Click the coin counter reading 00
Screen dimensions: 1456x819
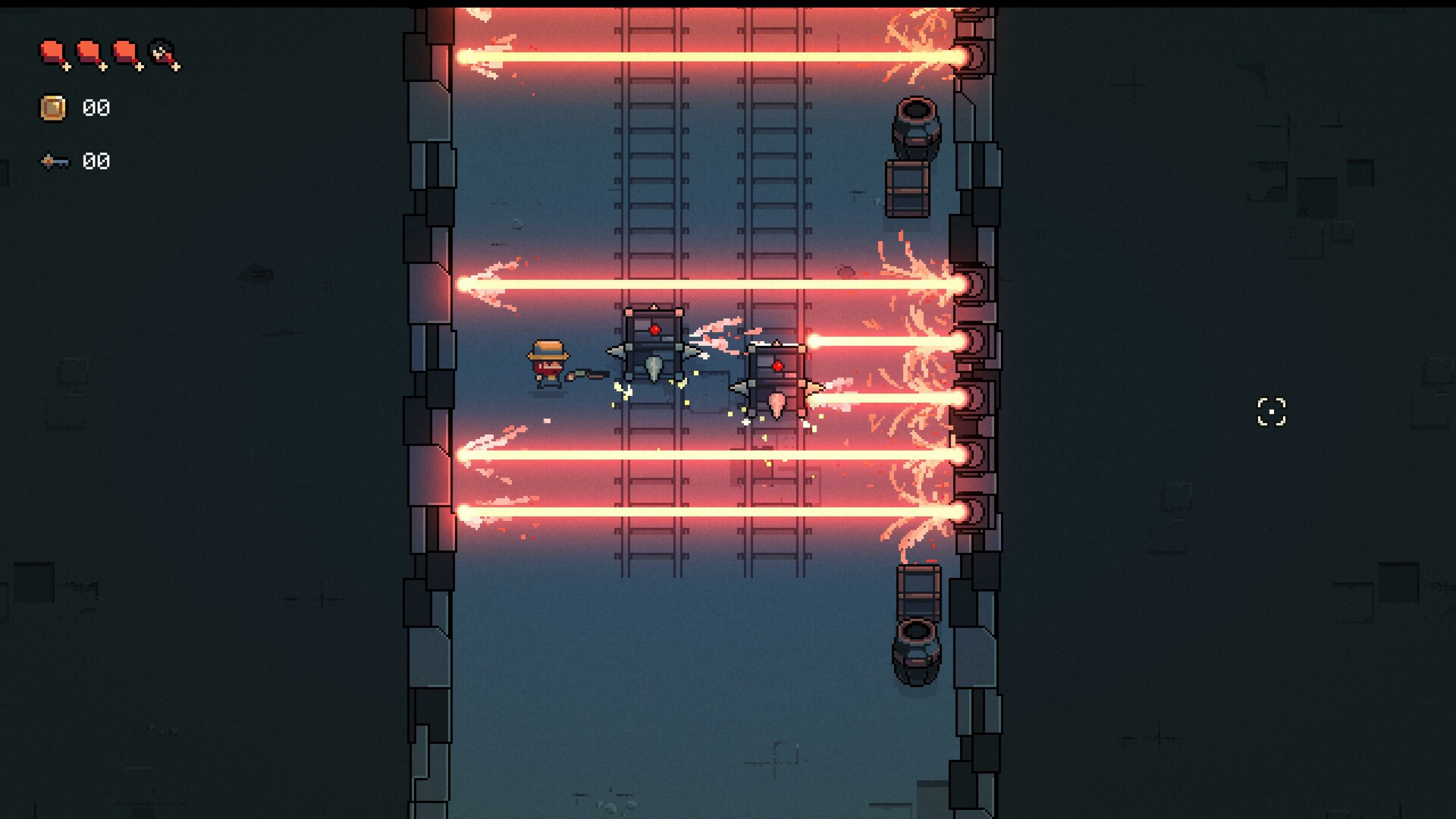pyautogui.click(x=97, y=108)
